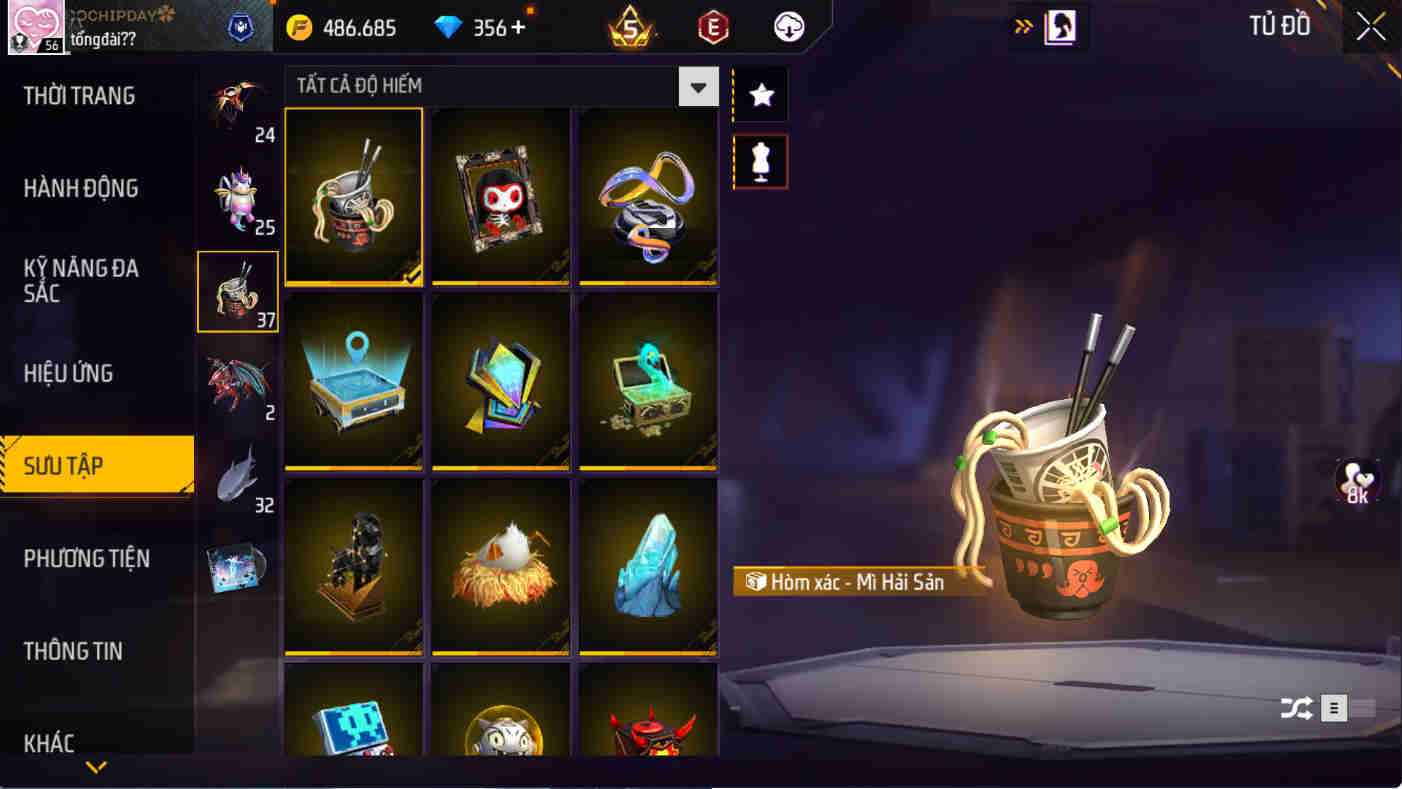1402x789 pixels.
Task: Toggle the mannequin display filter
Action: [x=760, y=161]
